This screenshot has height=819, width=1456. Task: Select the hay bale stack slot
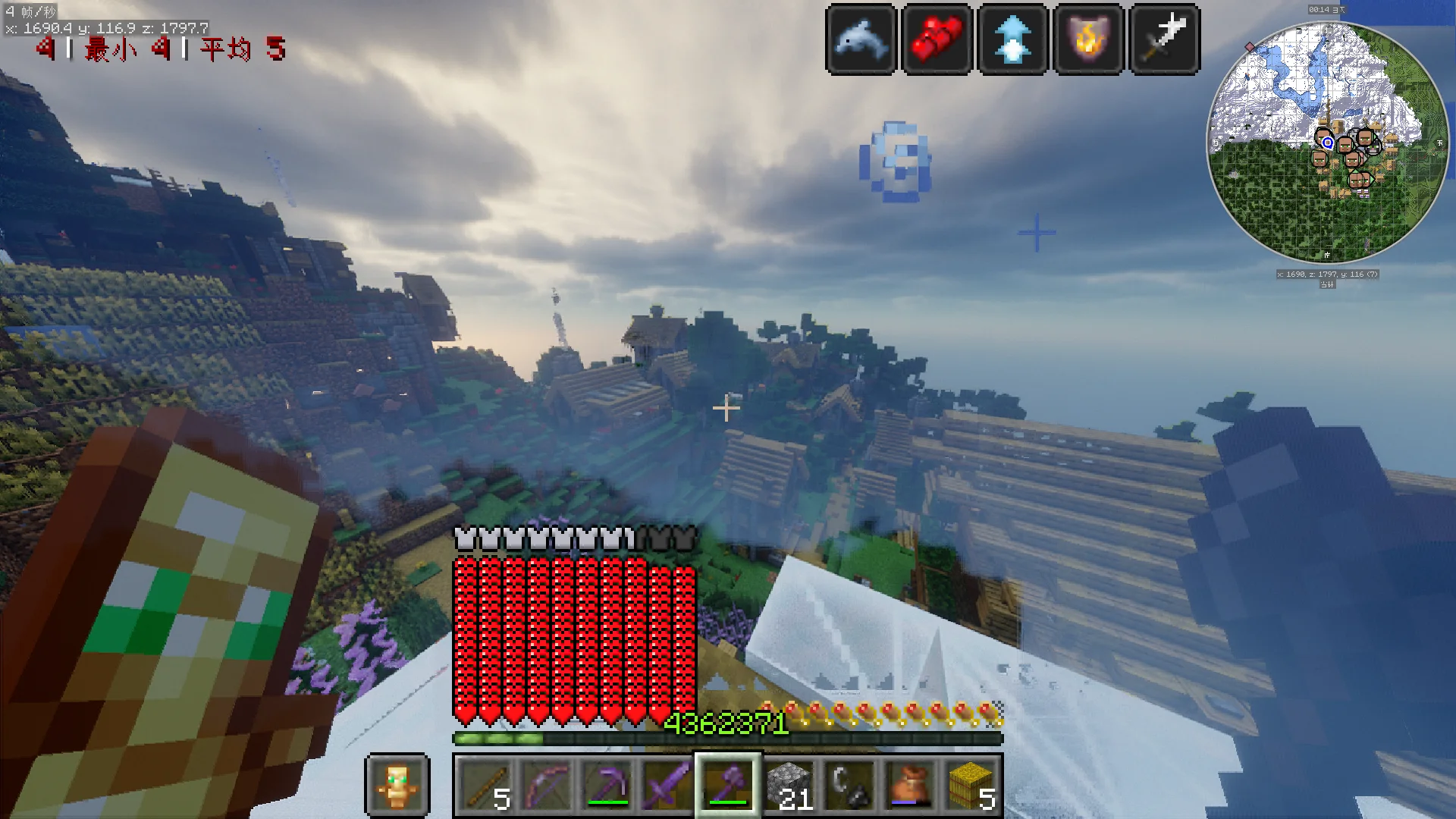coord(971,785)
